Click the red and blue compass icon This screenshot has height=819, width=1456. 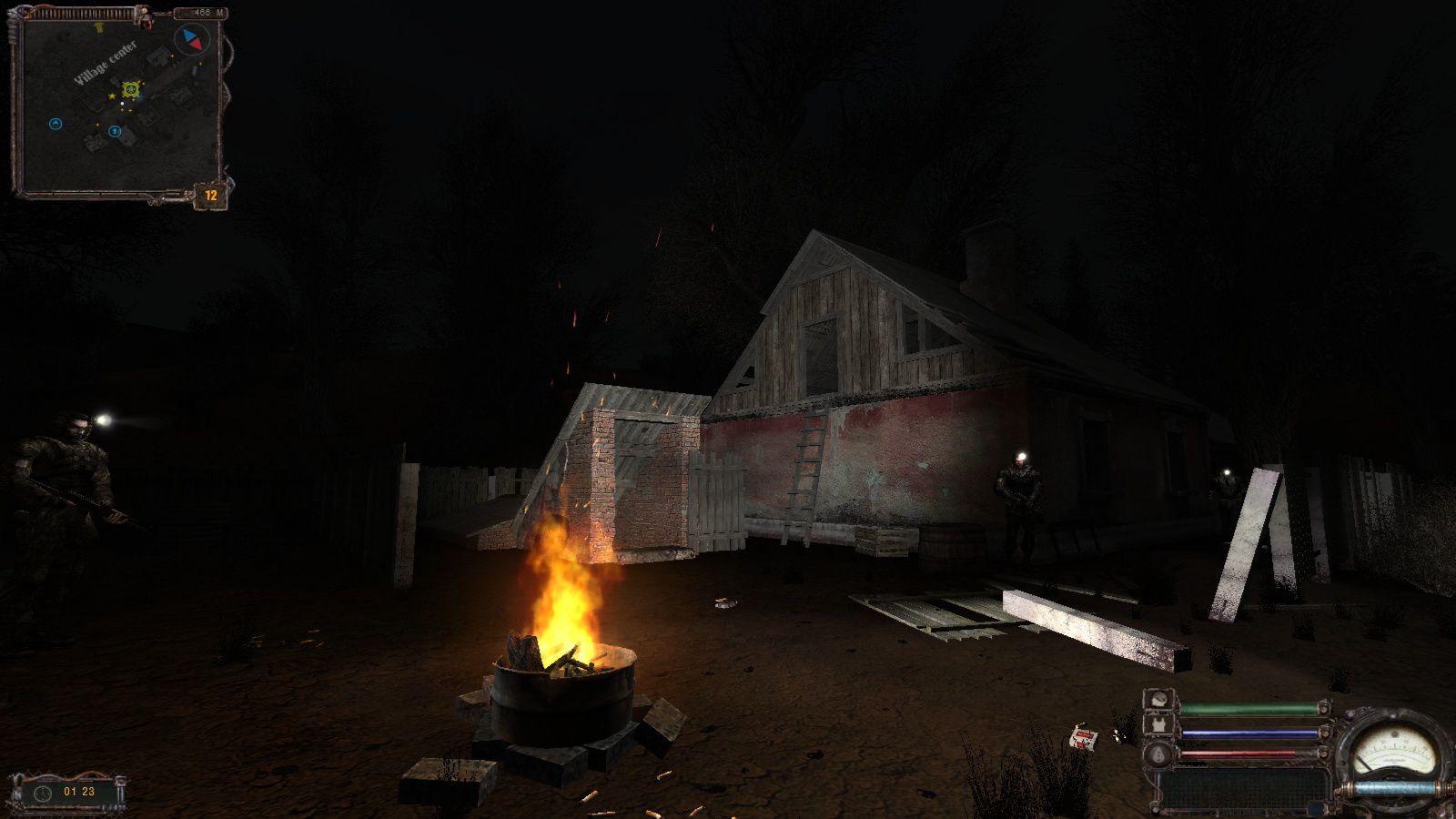pos(192,40)
